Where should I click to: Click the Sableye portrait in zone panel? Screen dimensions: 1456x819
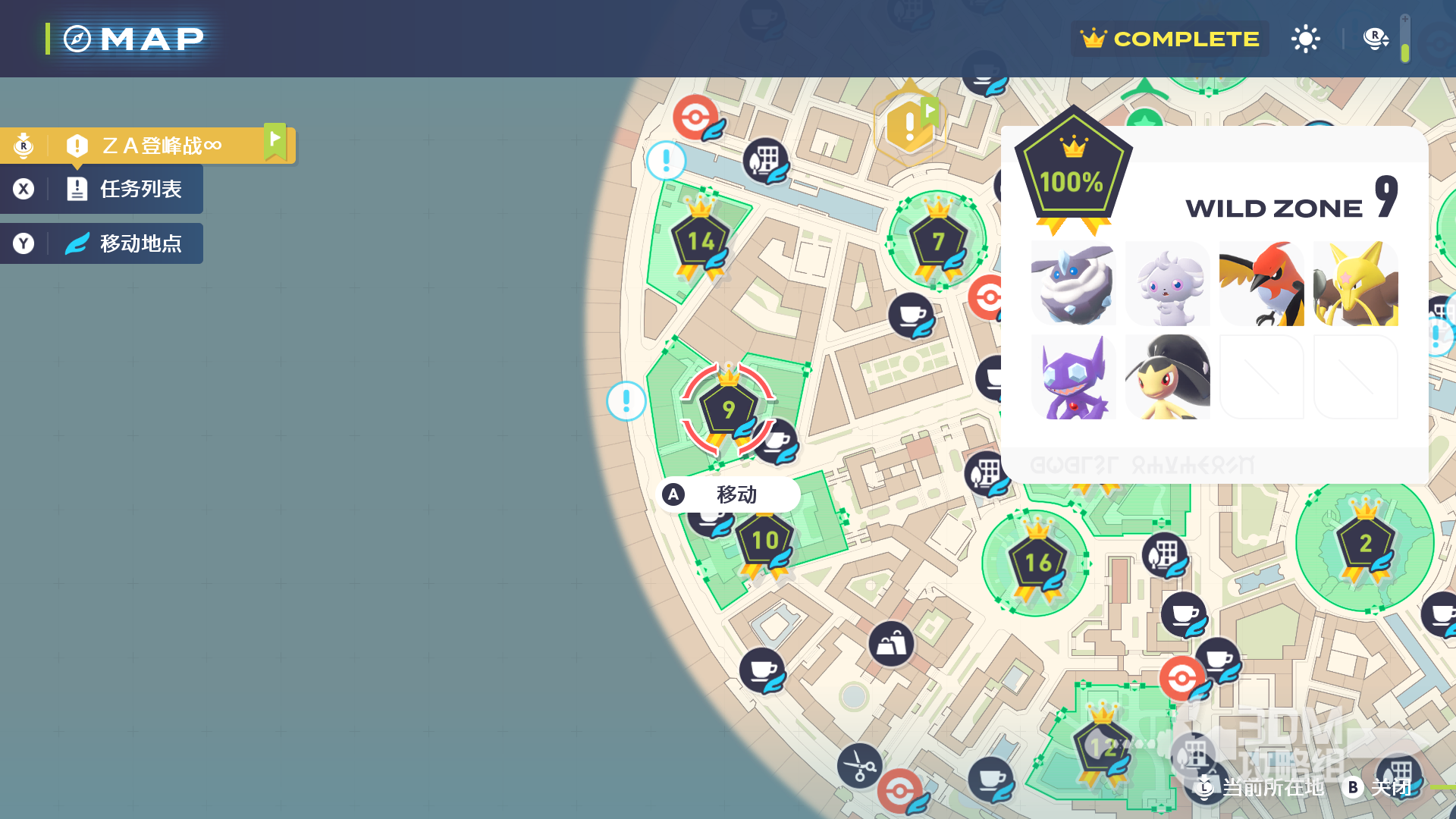point(1073,378)
